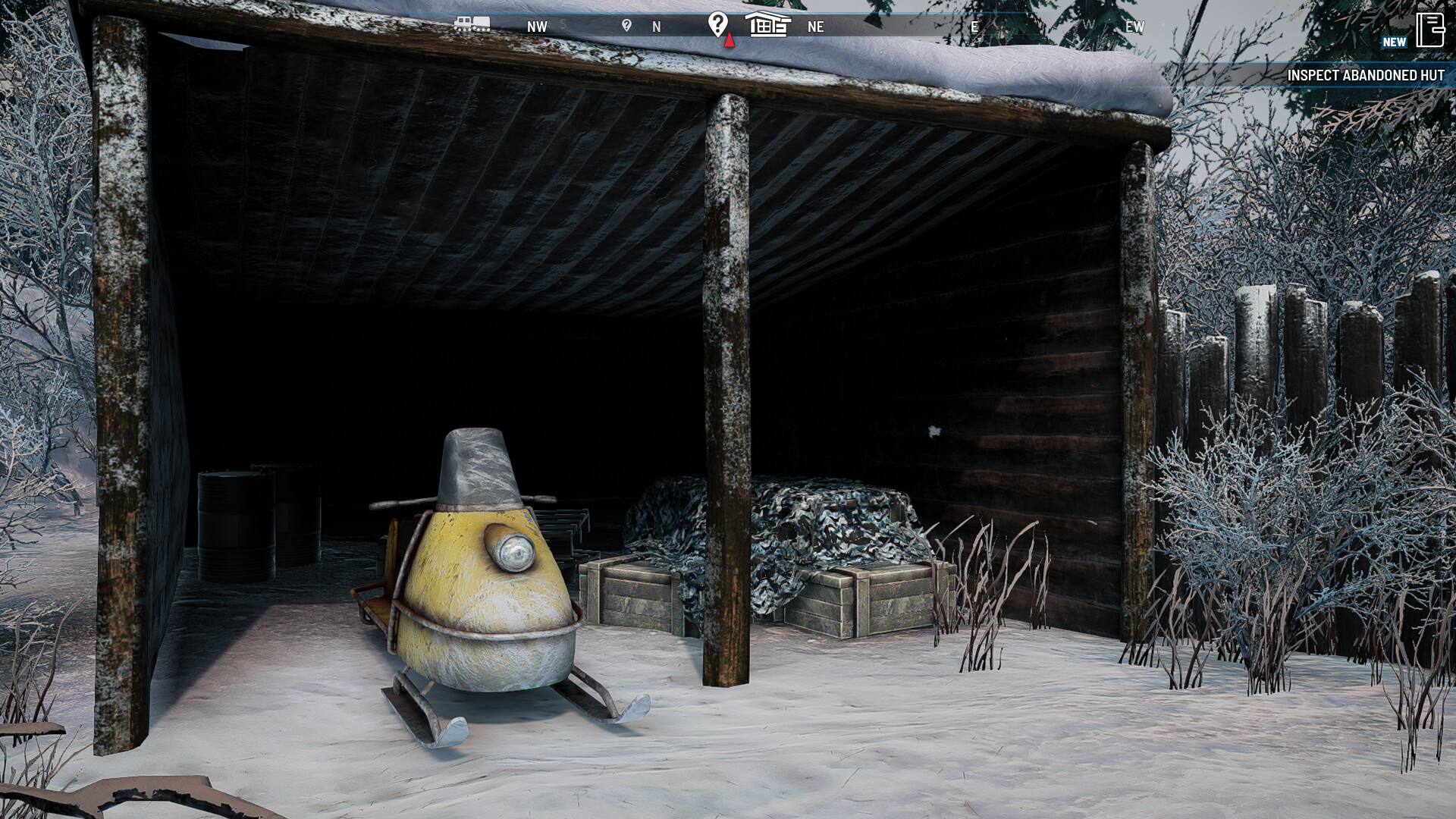This screenshot has width=1456, height=819.
Task: Click the question-mark marker above the red arrow
Action: [x=717, y=23]
